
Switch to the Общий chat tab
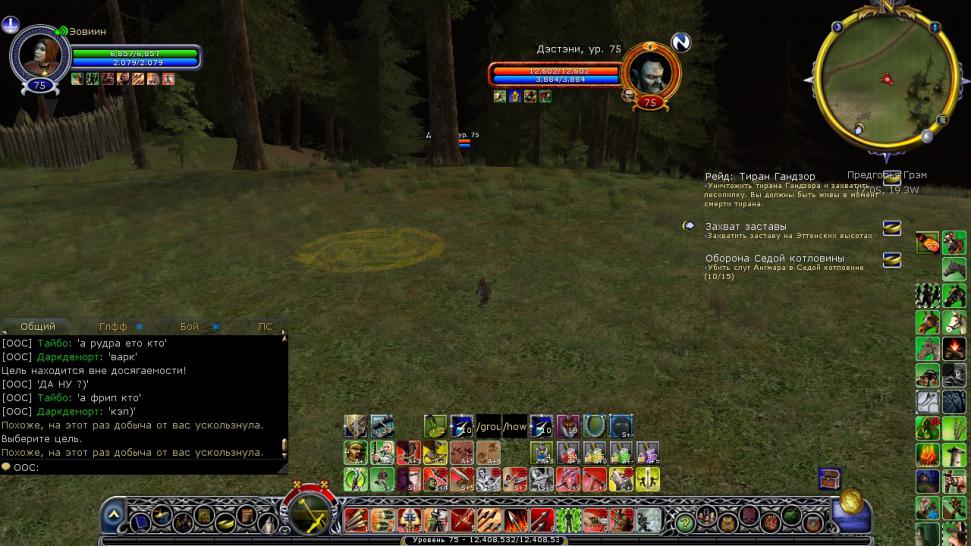pyautogui.click(x=38, y=327)
